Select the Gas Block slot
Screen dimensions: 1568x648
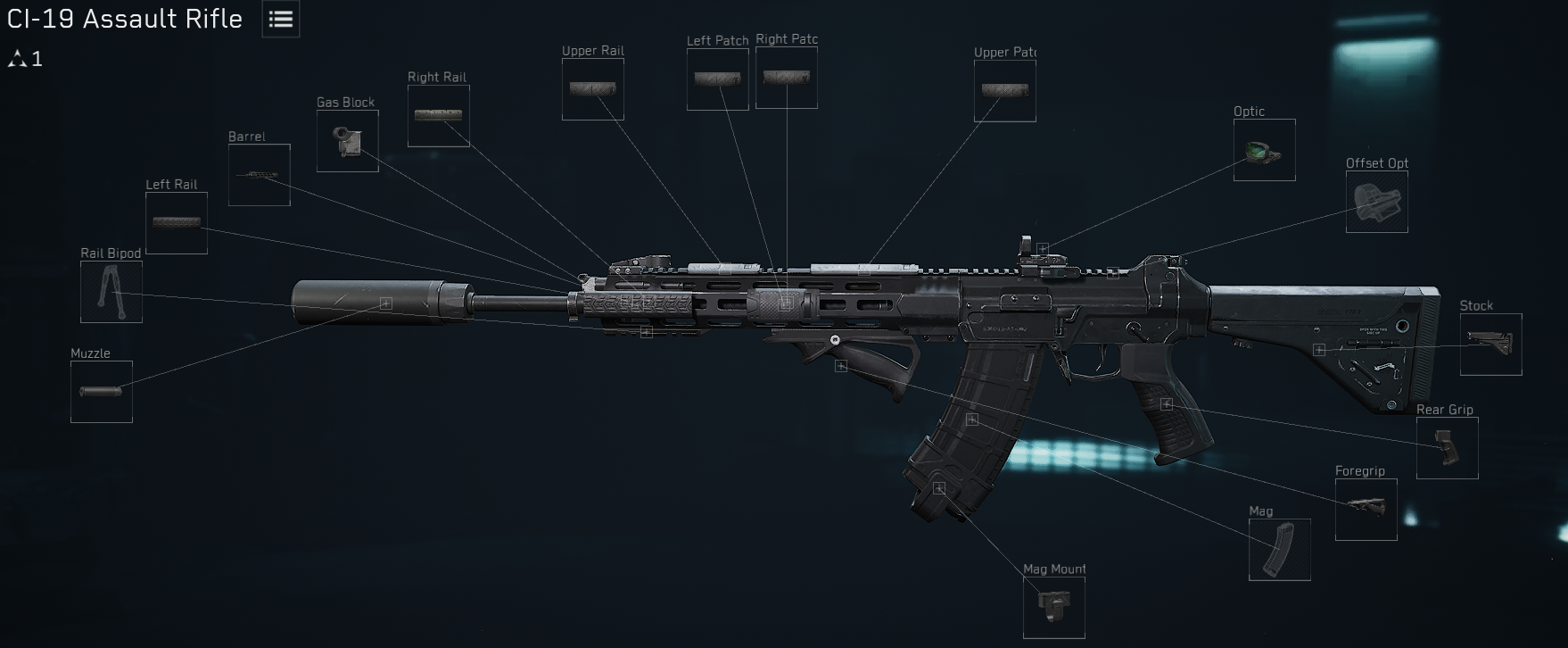point(348,141)
